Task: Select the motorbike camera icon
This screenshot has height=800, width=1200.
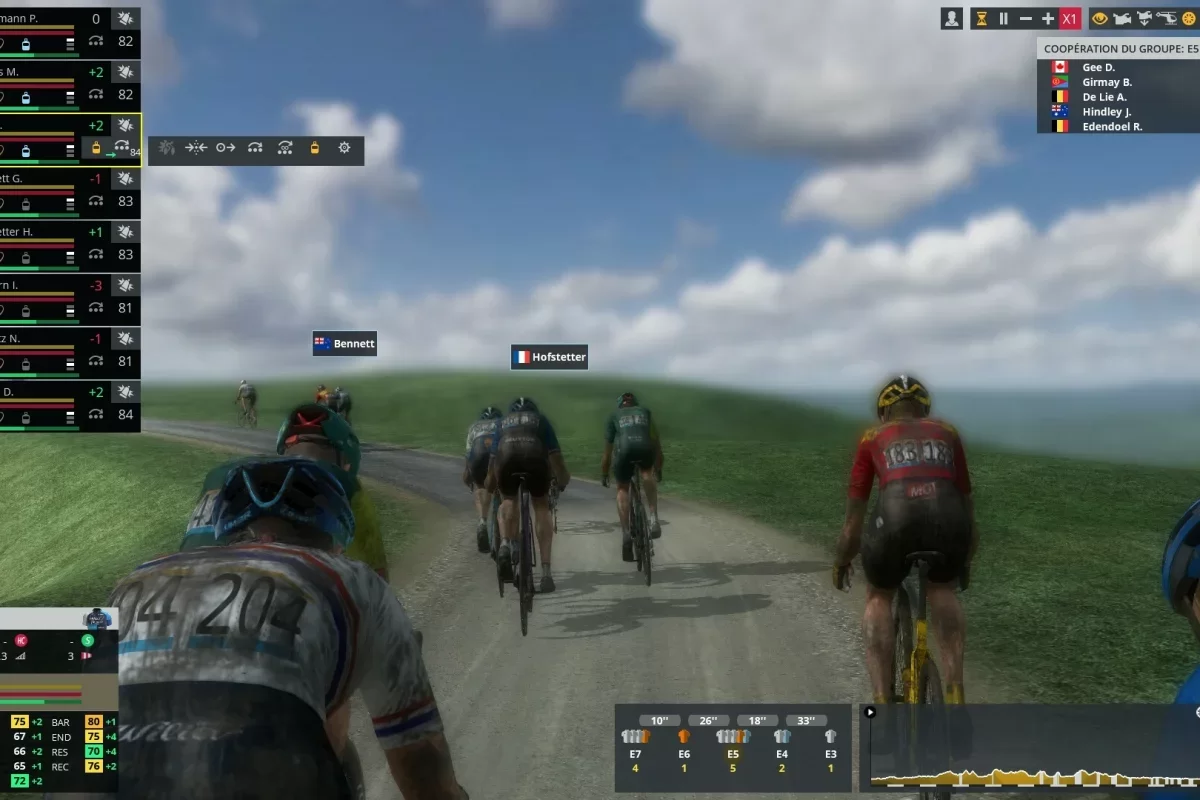Action: pyautogui.click(x=1121, y=18)
